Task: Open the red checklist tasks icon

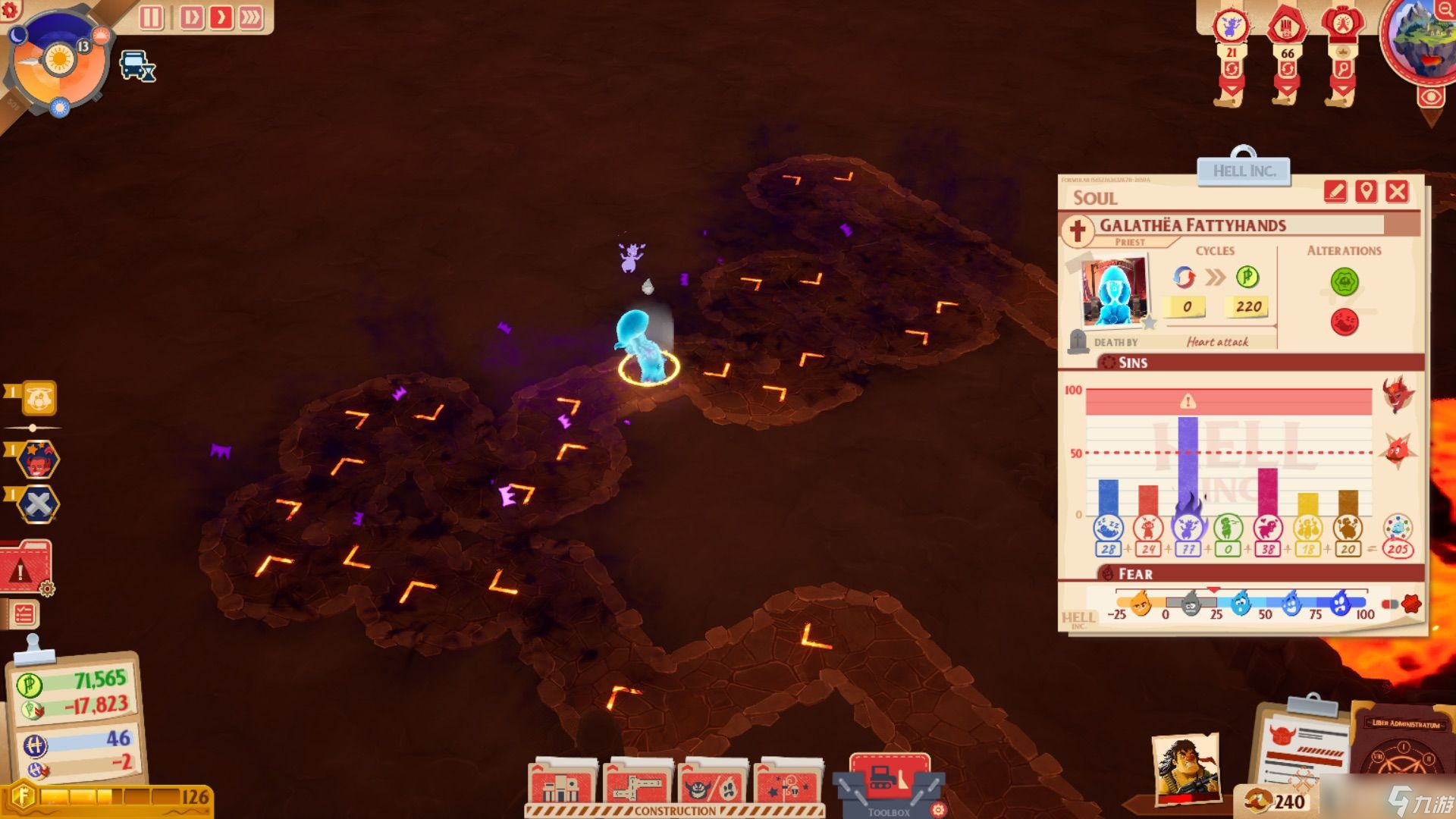Action: 24,613
